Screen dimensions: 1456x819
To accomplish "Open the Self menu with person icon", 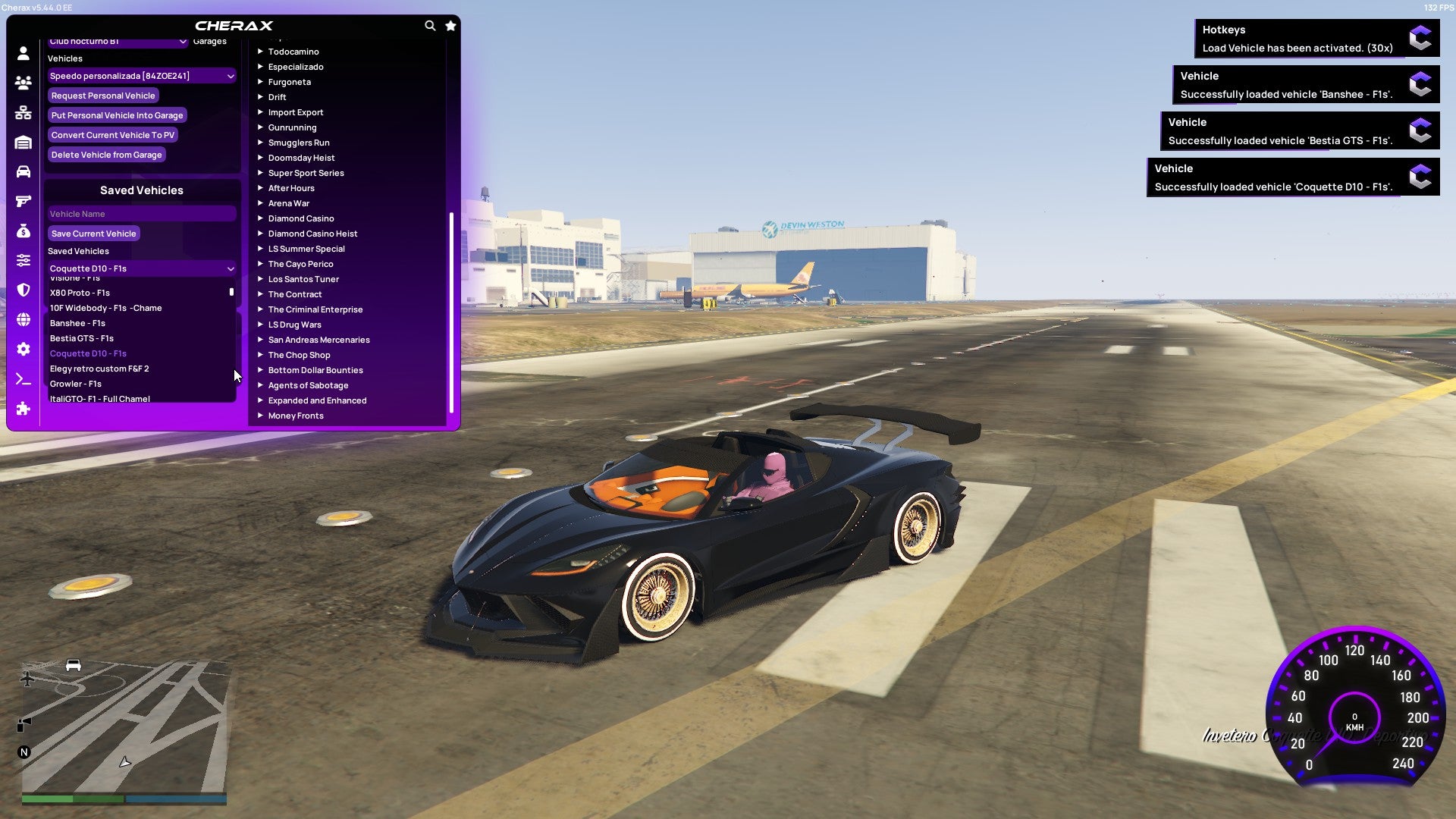I will pos(22,52).
